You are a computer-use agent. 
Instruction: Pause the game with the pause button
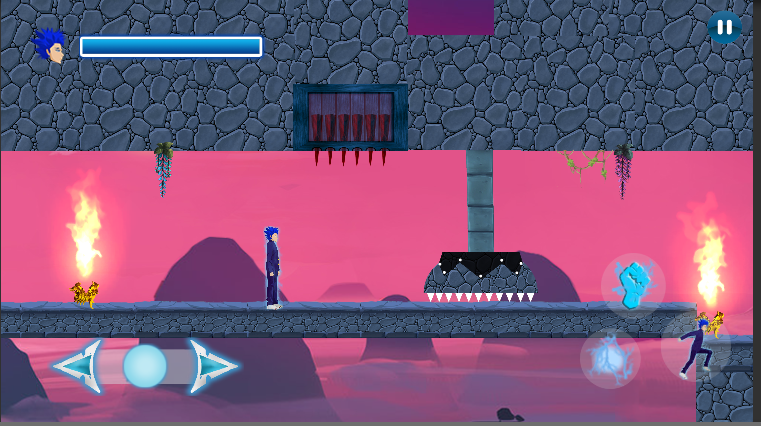[724, 27]
